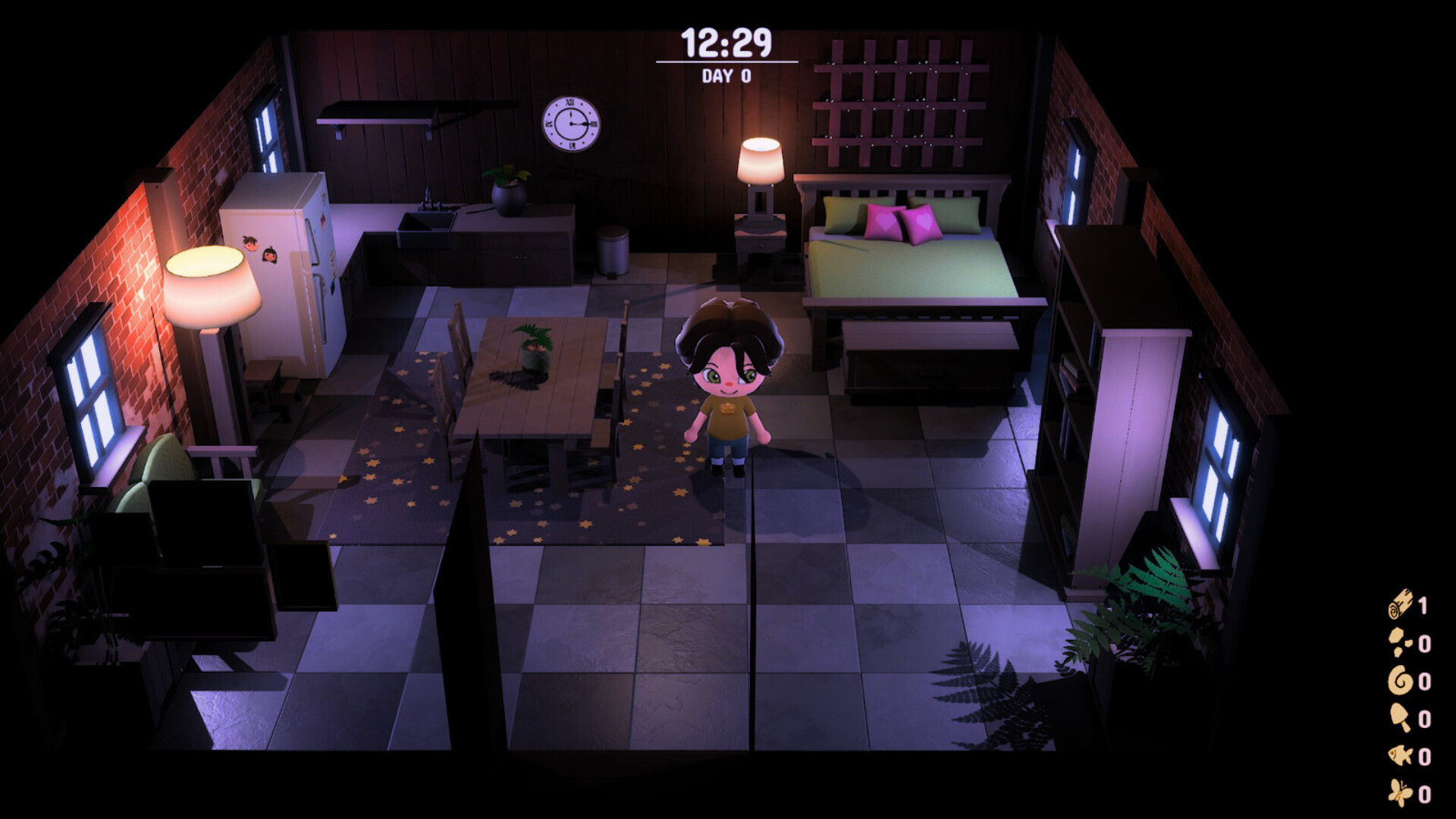Select the bedside table lamp

761,161
